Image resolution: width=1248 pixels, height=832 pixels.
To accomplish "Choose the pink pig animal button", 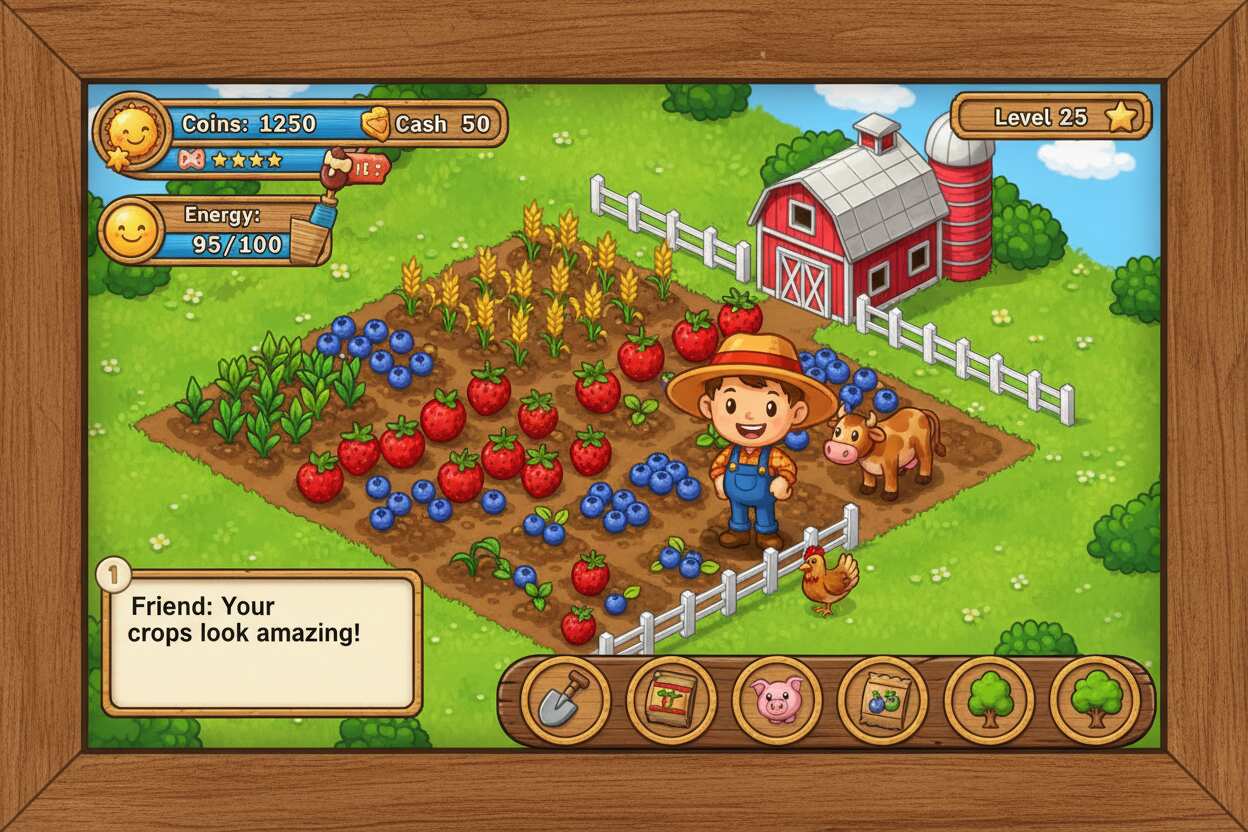I will click(x=777, y=700).
